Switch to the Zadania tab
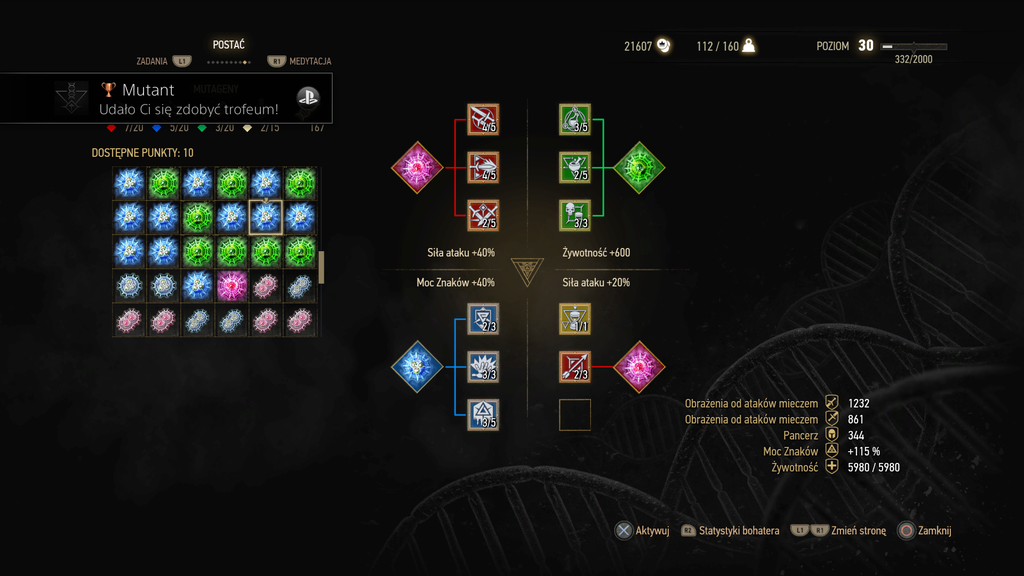This screenshot has width=1024, height=576. 152,61
